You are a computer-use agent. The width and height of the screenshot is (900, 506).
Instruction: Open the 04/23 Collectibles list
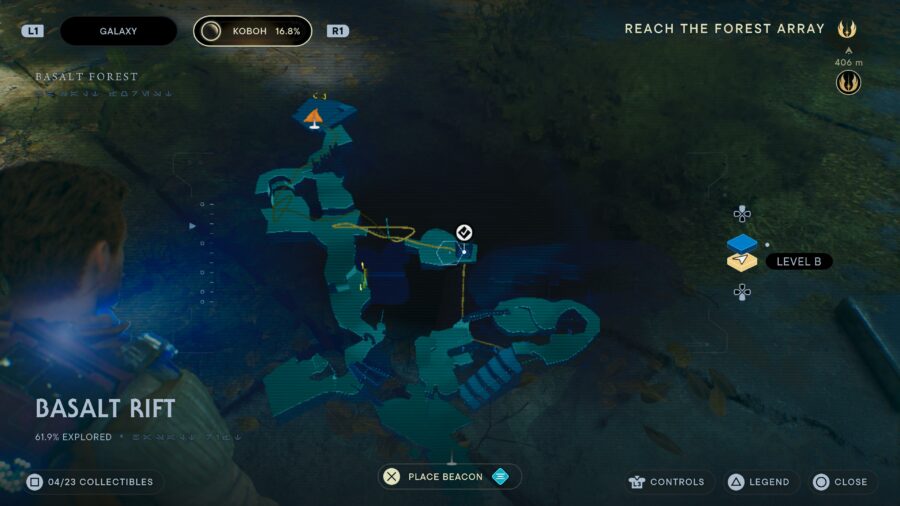tap(92, 482)
